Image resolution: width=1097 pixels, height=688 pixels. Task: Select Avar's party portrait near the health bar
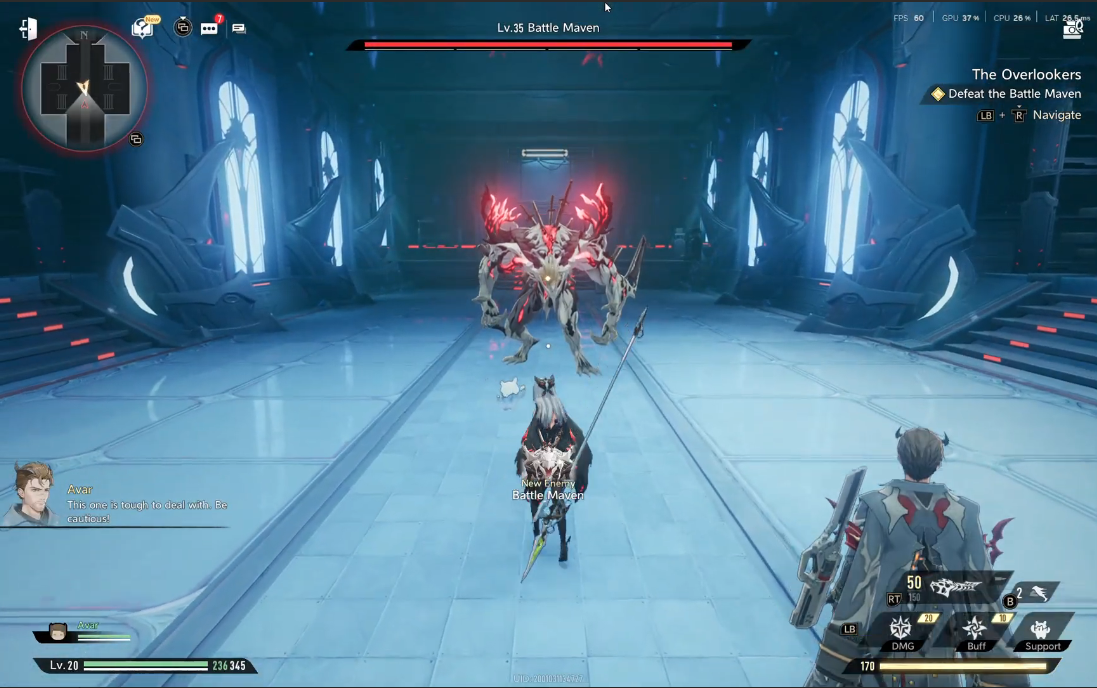pos(59,633)
